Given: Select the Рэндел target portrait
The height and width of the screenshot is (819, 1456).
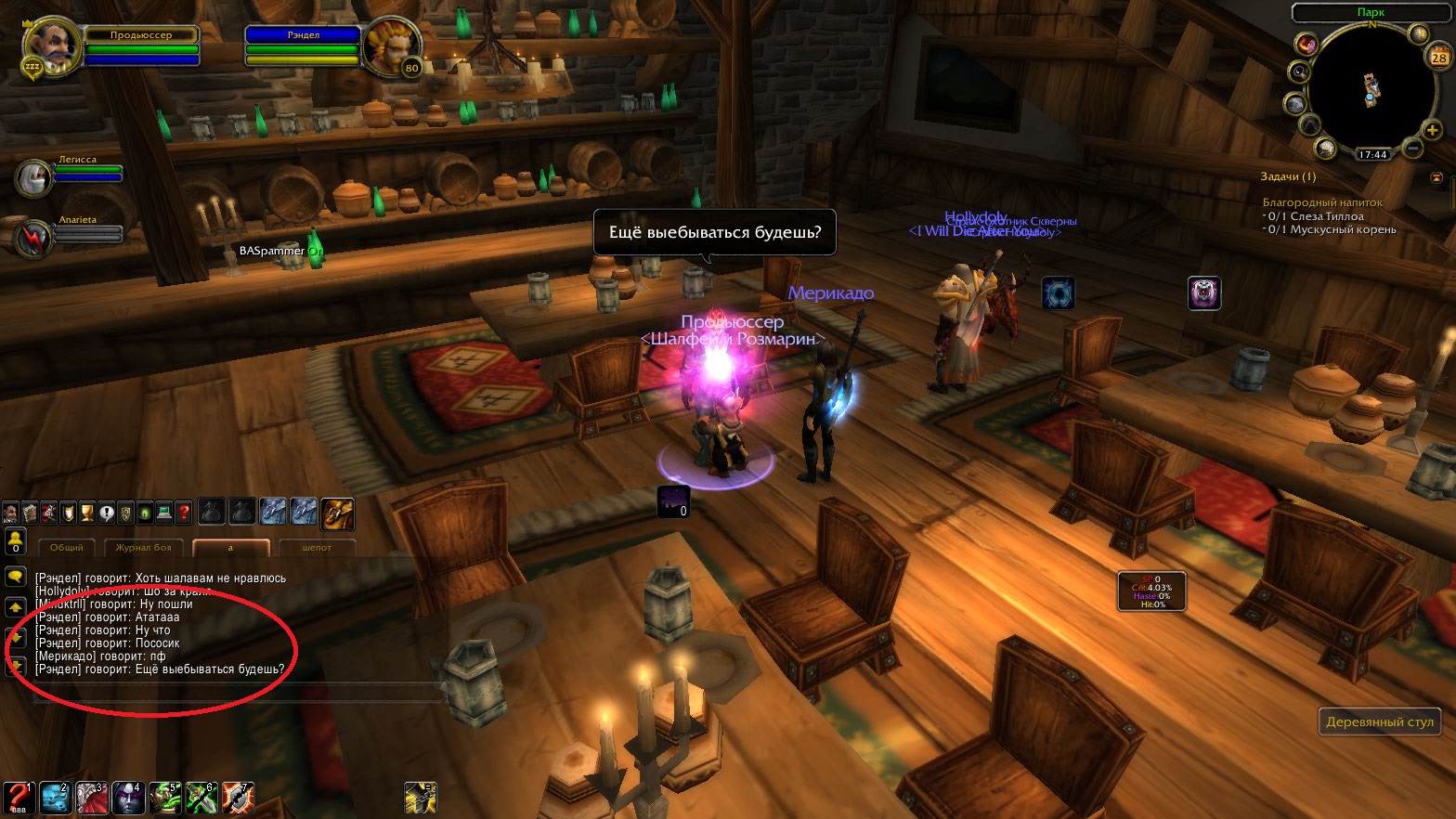Looking at the screenshot, I should pos(391,46).
